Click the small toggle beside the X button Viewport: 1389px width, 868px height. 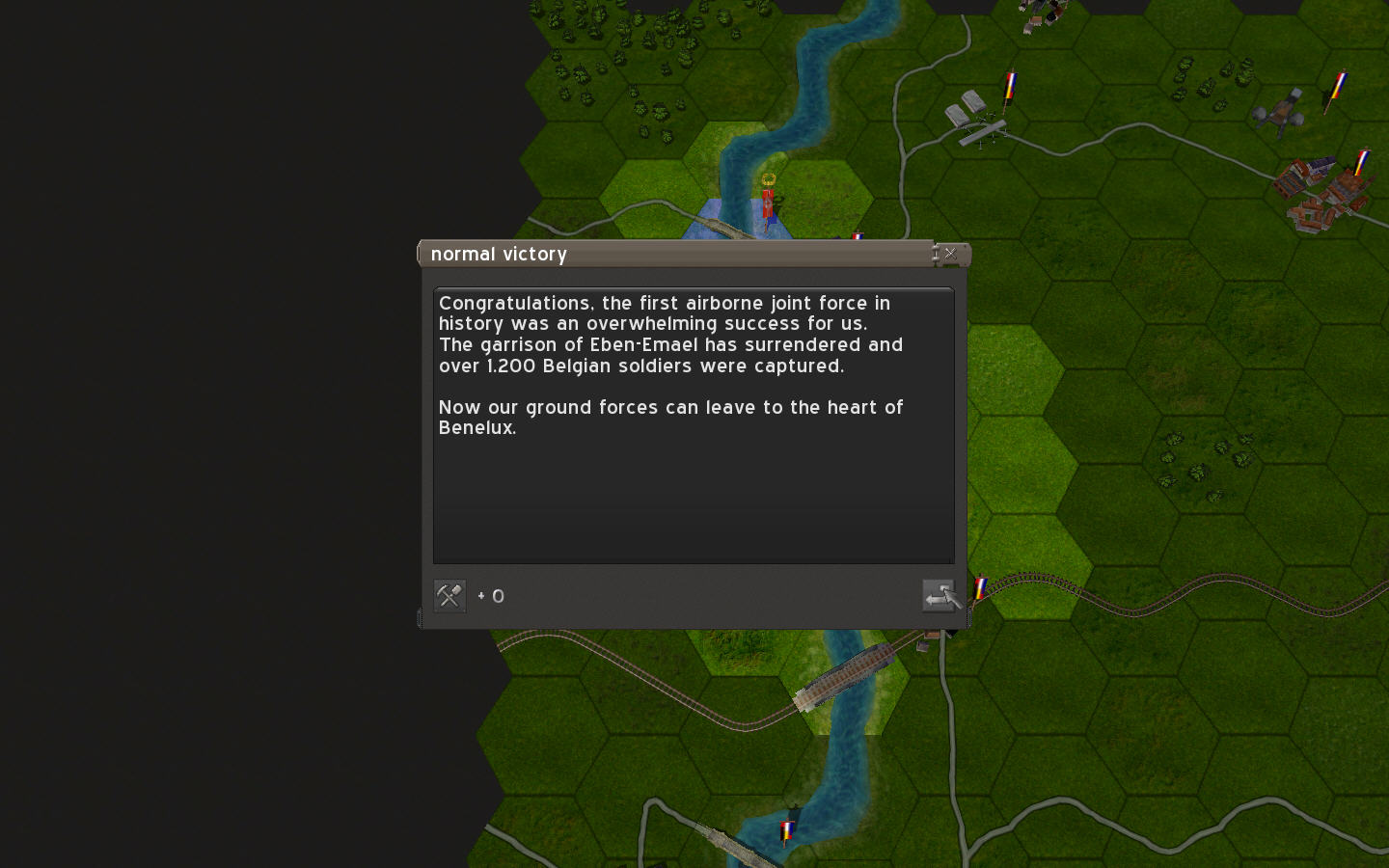(x=936, y=254)
